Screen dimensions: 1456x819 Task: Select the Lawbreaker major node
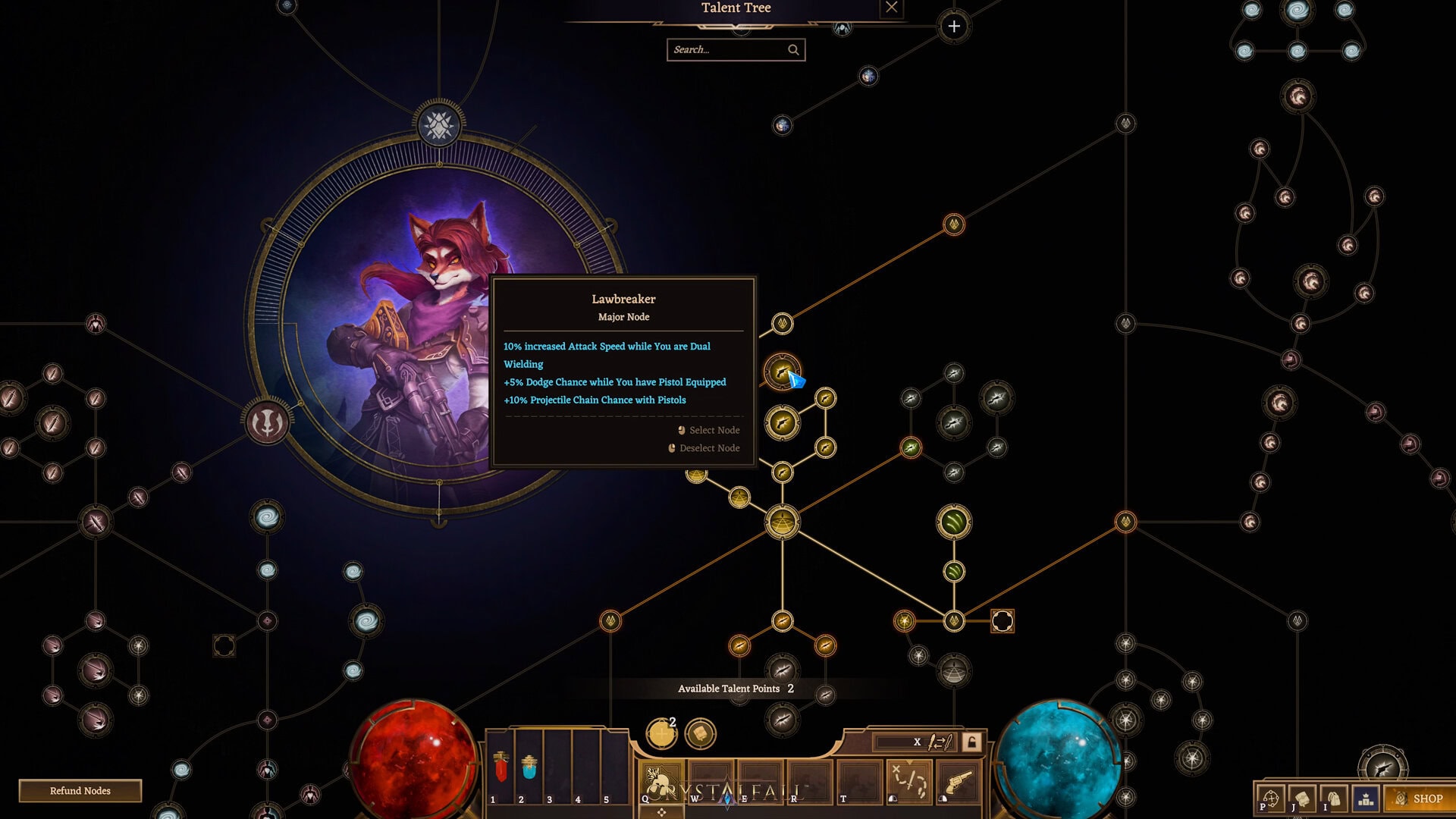(781, 372)
